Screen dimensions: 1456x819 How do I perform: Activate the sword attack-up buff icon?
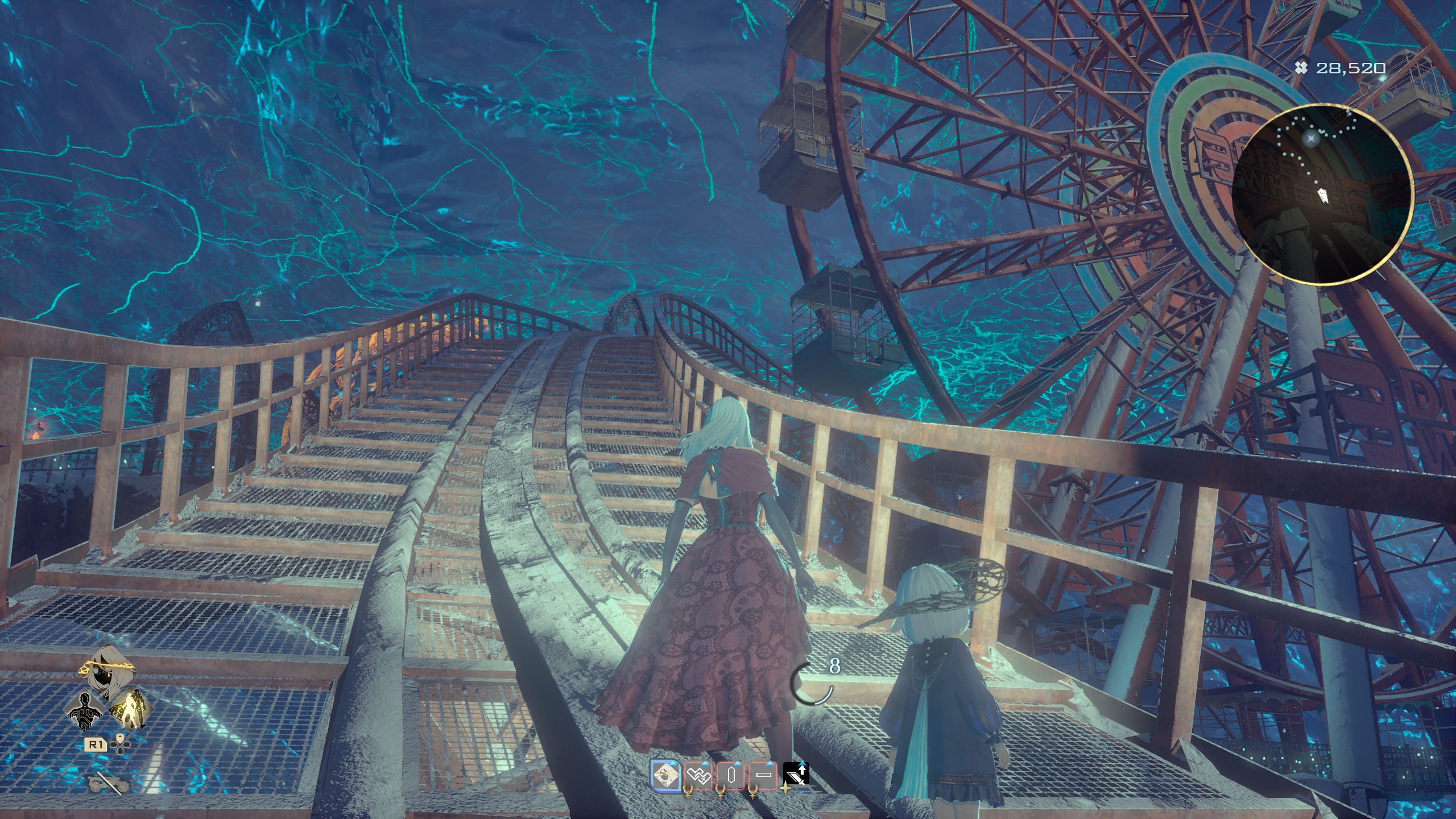pyautogui.click(x=796, y=774)
